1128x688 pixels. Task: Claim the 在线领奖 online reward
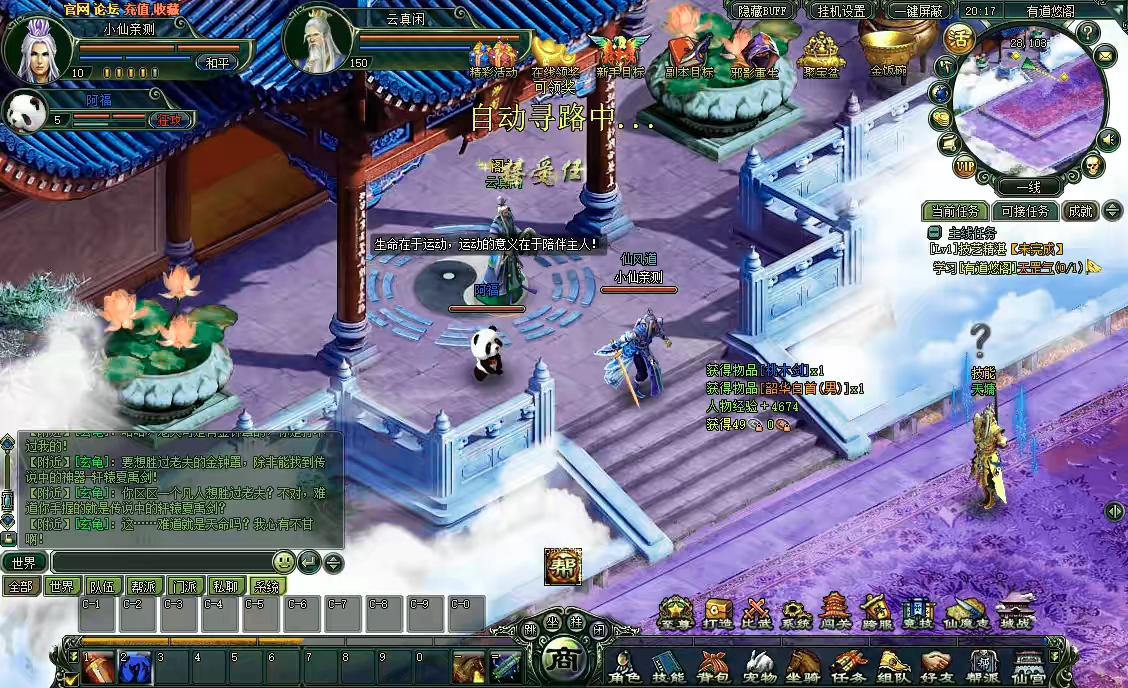coord(555,55)
